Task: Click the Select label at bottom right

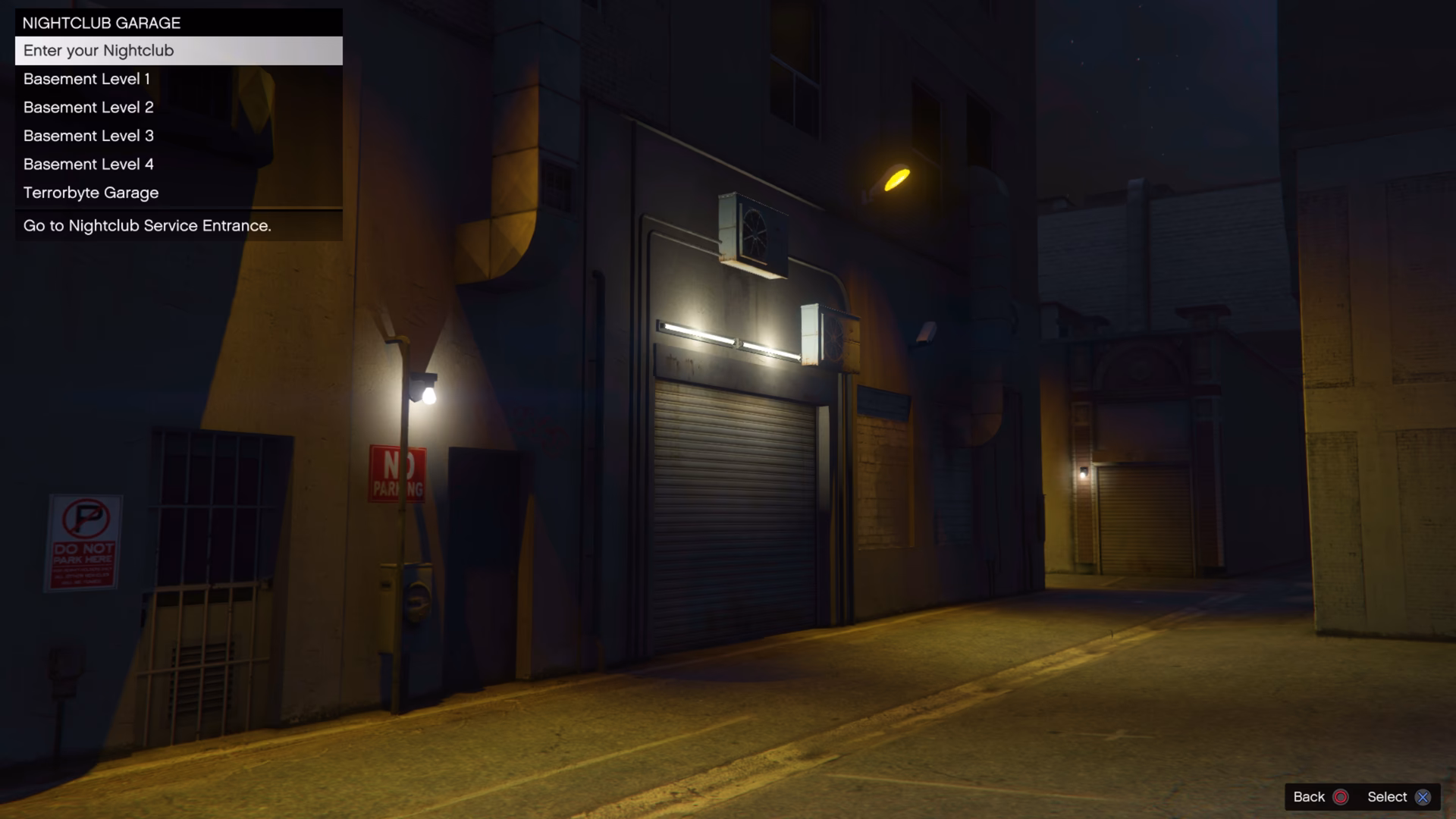Action: [1389, 796]
